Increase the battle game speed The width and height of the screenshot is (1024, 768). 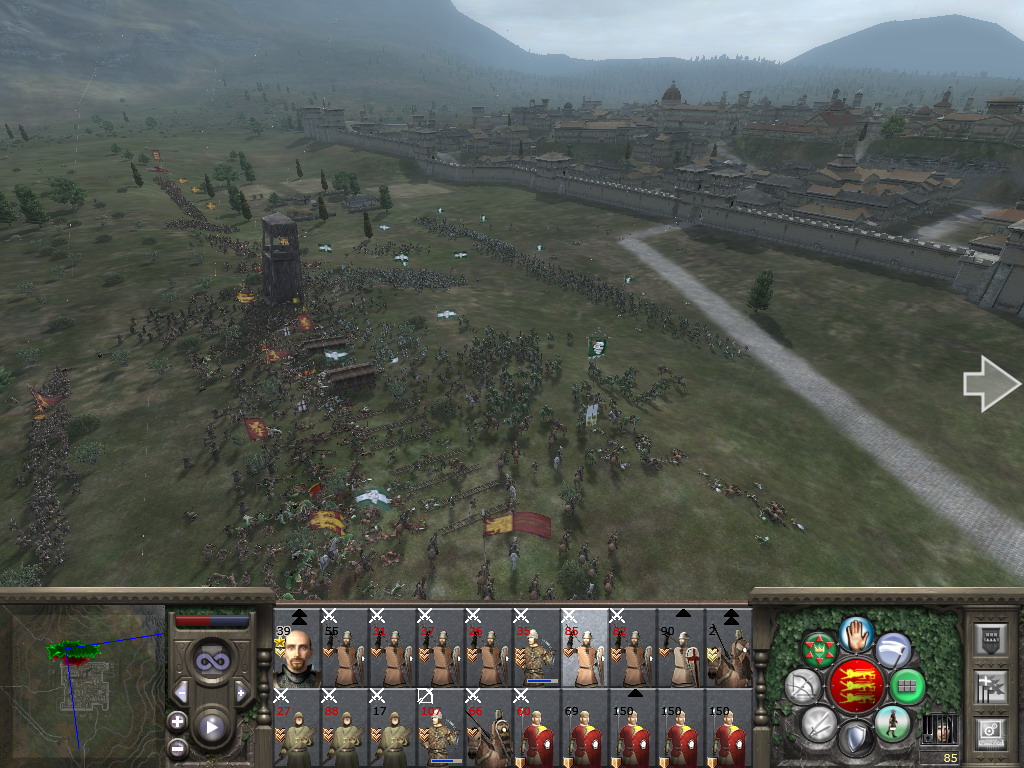[x=240, y=692]
